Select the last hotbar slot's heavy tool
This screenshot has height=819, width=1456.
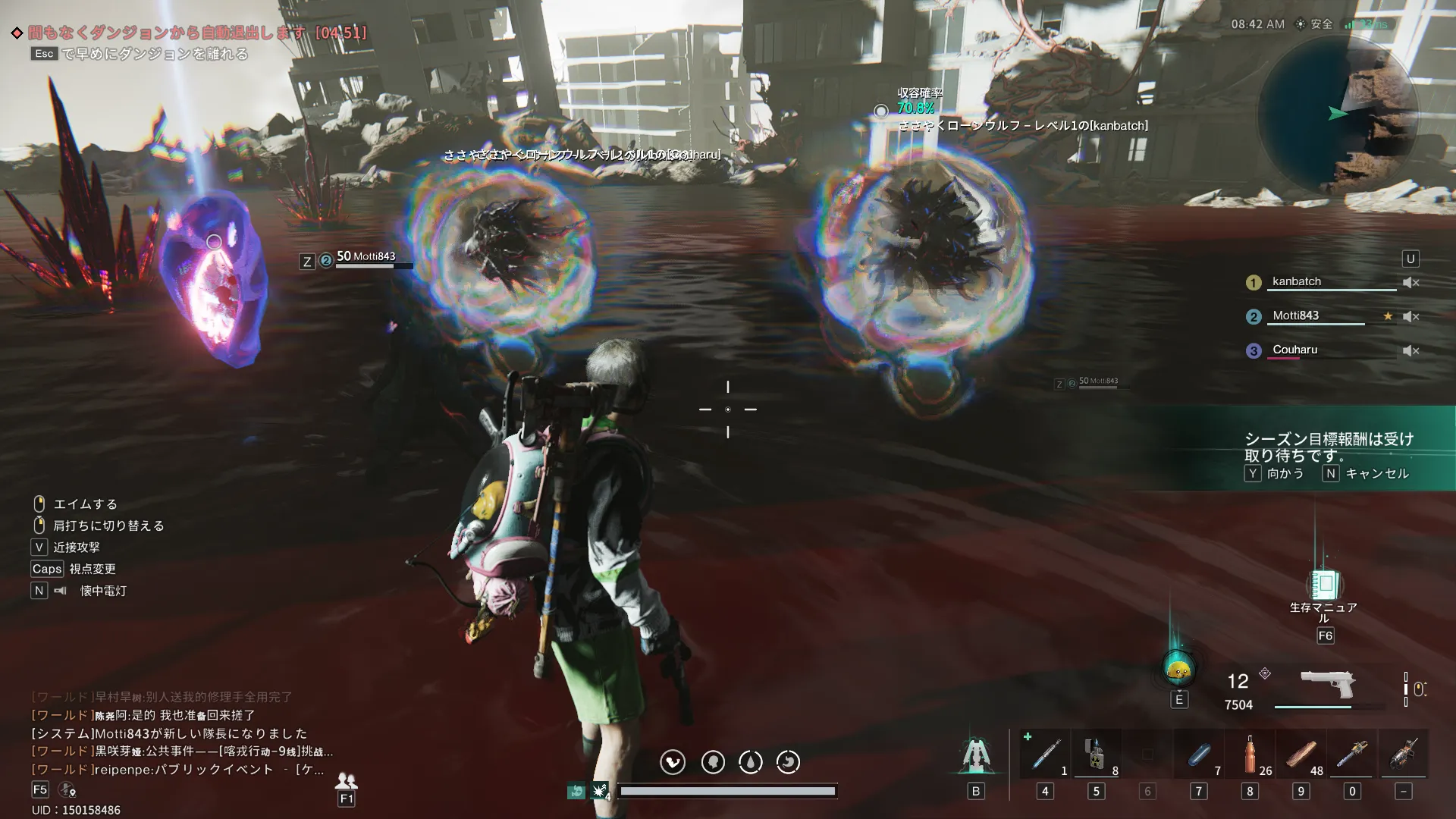(1404, 754)
